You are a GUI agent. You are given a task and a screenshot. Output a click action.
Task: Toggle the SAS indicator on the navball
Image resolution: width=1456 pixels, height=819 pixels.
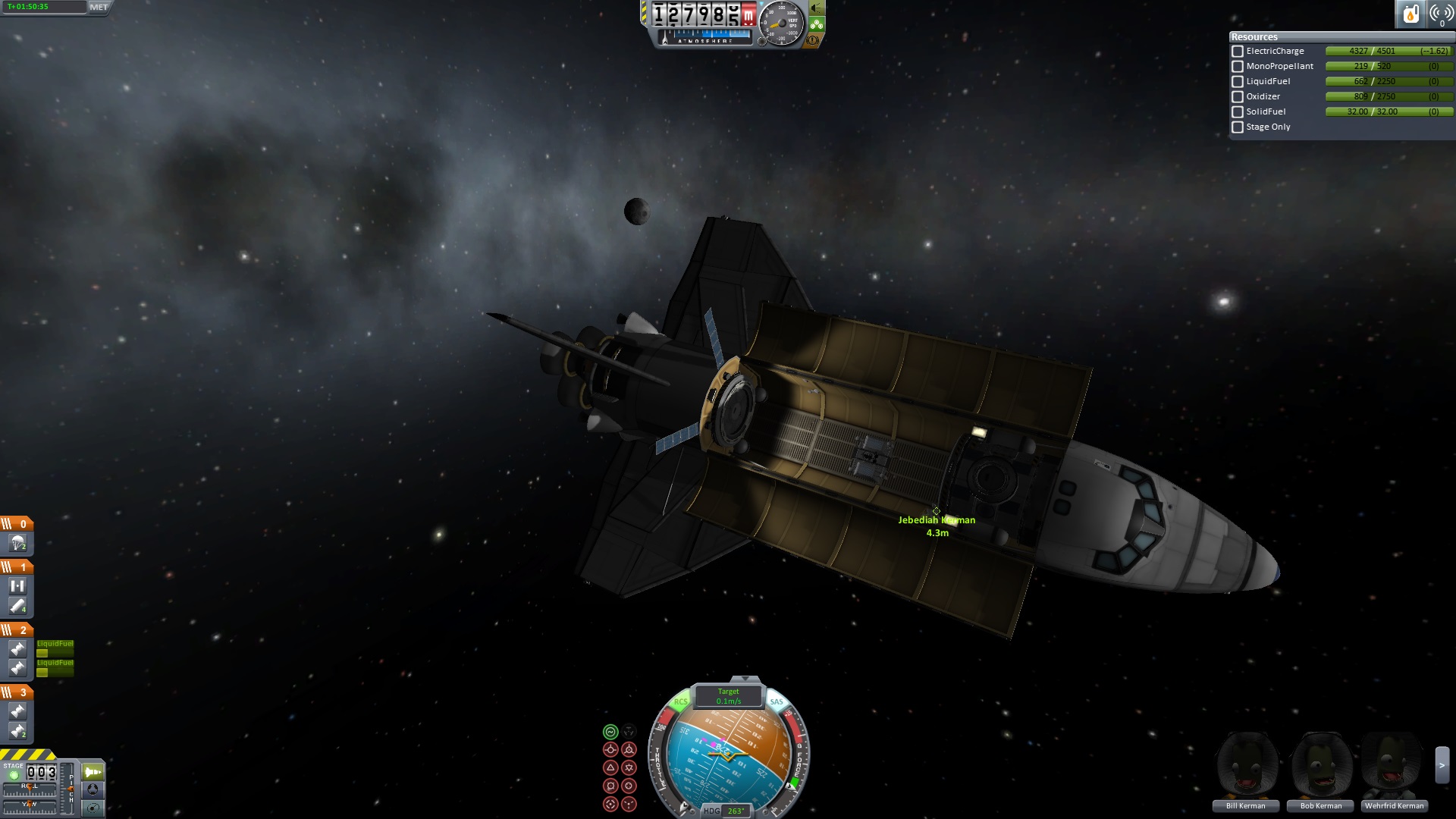click(777, 702)
